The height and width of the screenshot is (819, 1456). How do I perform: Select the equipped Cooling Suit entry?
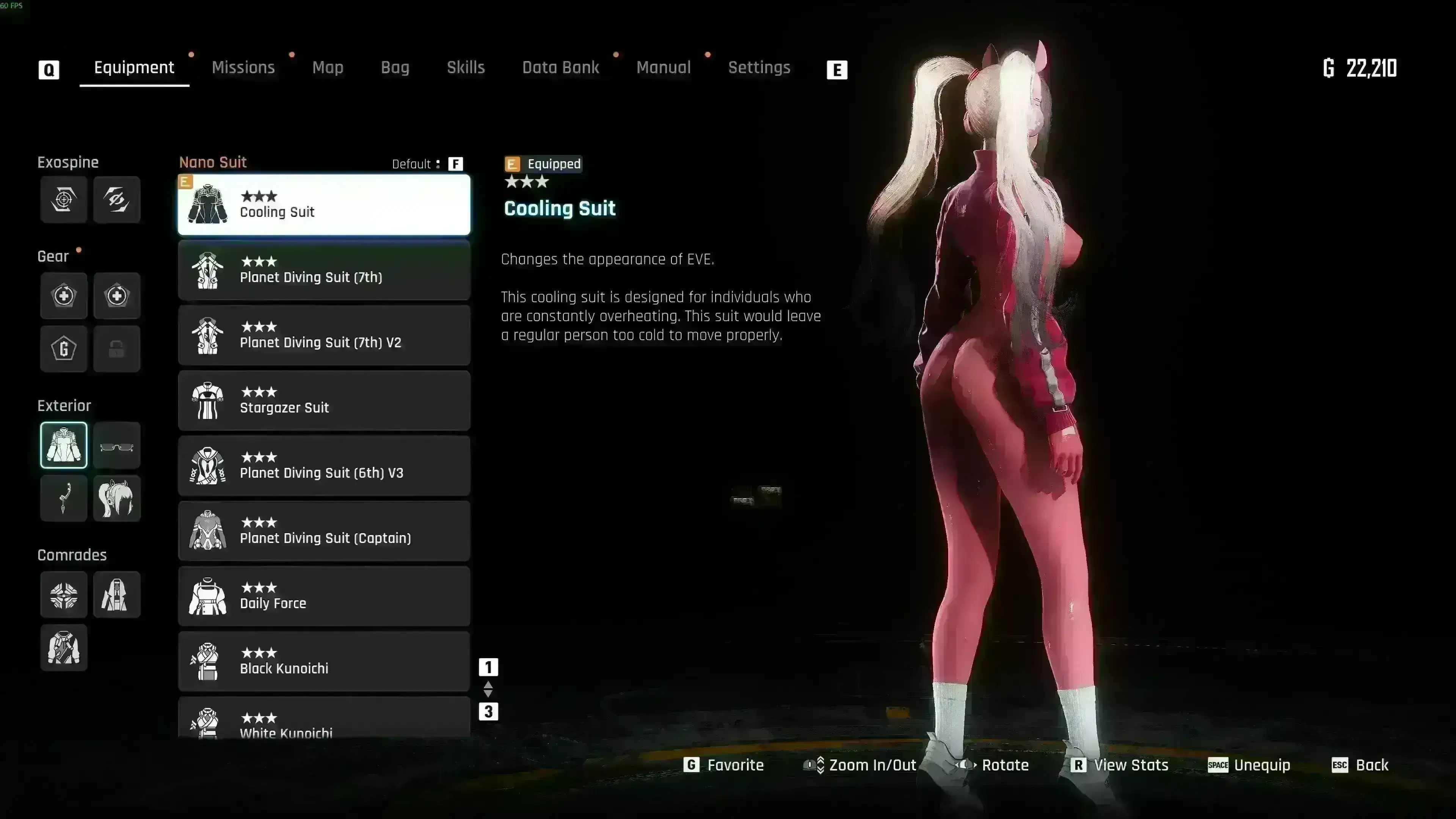click(324, 205)
